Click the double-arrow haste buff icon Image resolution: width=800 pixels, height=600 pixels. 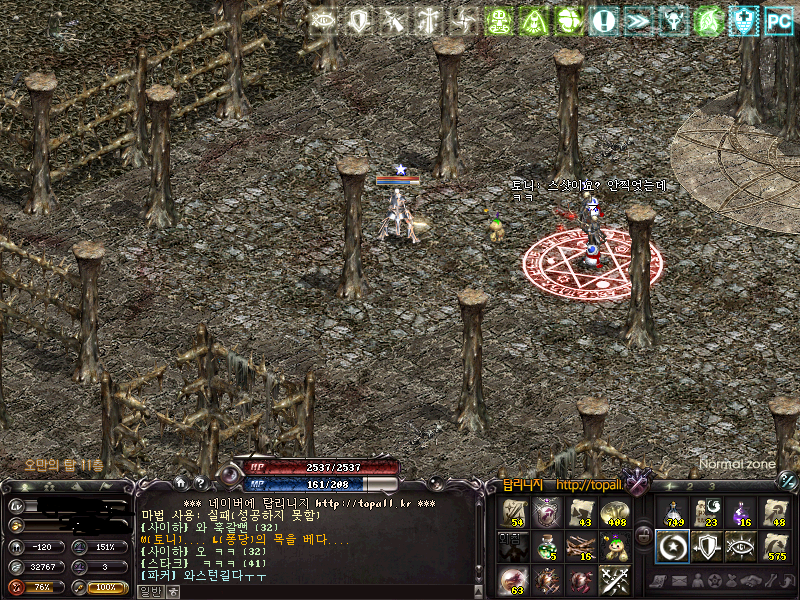[638, 20]
